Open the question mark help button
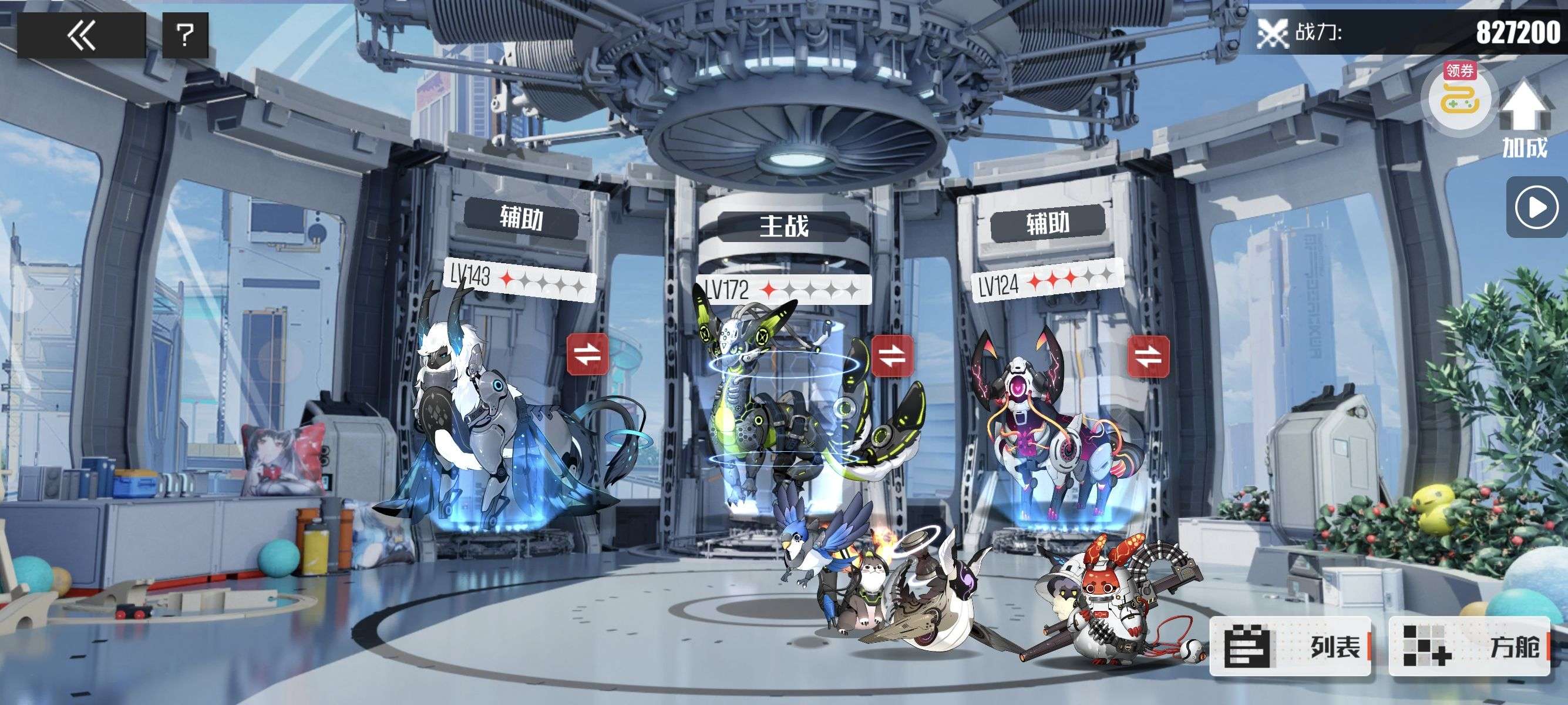The height and width of the screenshot is (705, 1568). 185,35
